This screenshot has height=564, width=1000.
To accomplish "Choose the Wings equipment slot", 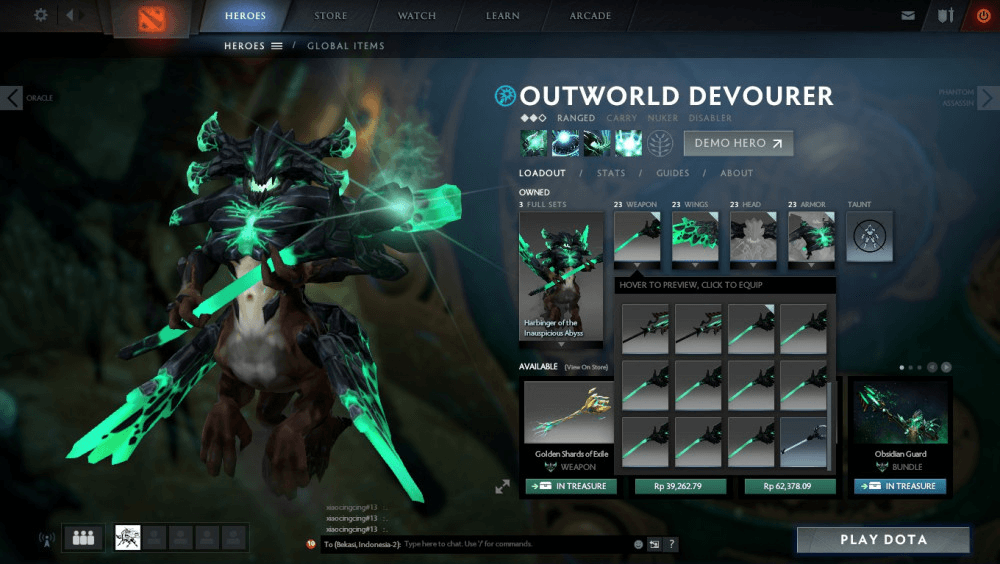I will [695, 237].
